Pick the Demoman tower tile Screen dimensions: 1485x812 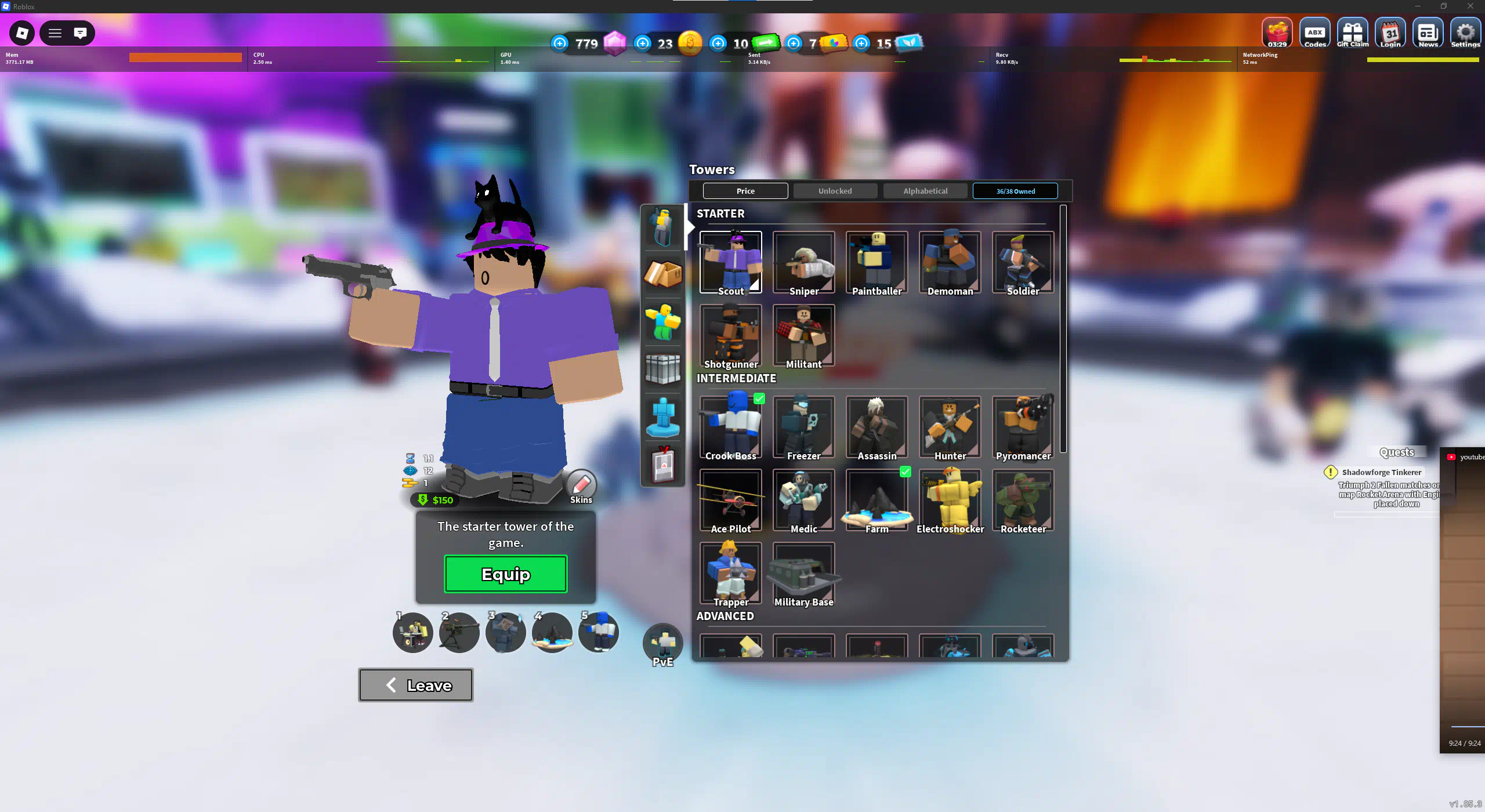pos(950,262)
